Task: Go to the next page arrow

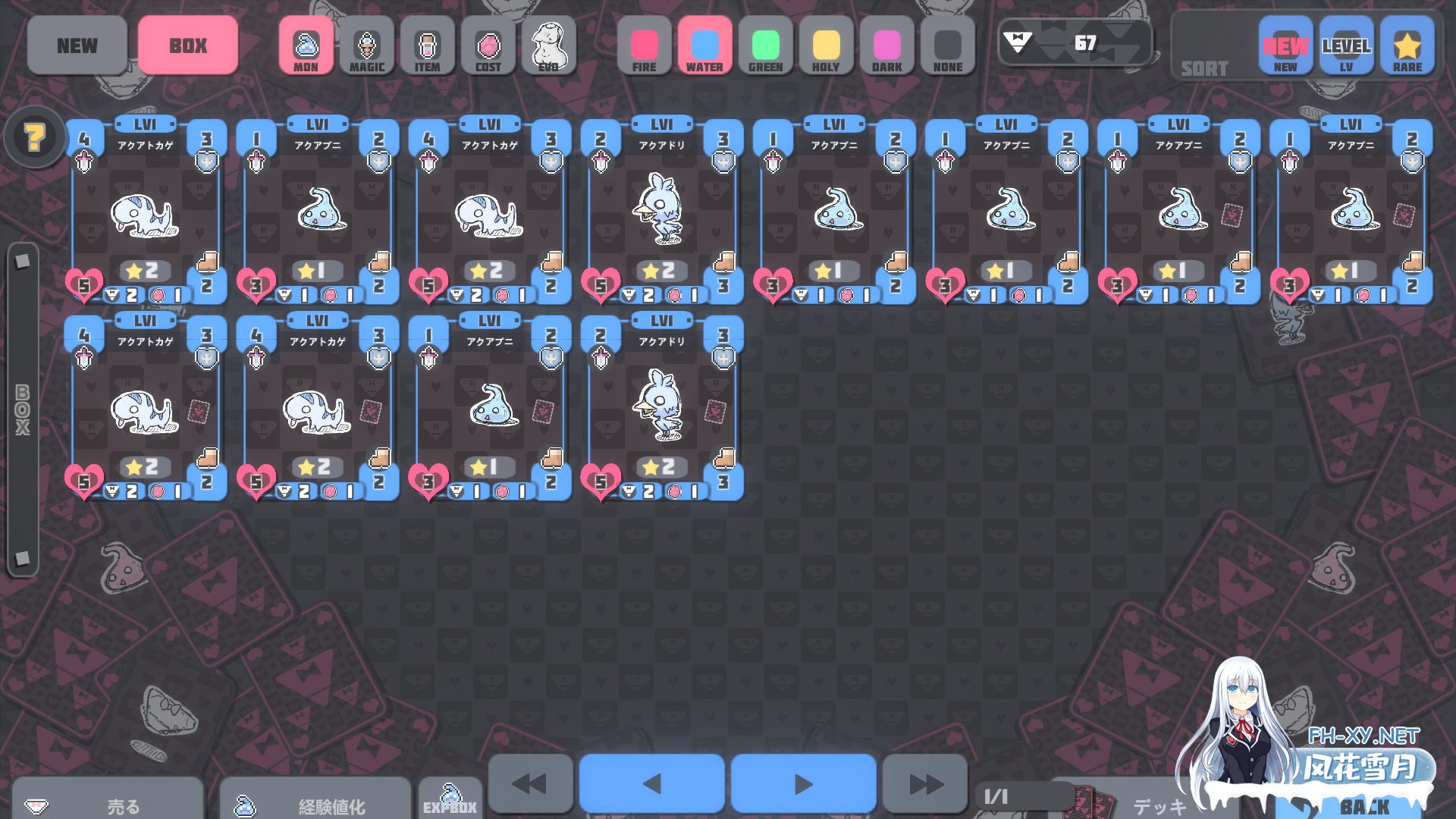Action: click(803, 784)
